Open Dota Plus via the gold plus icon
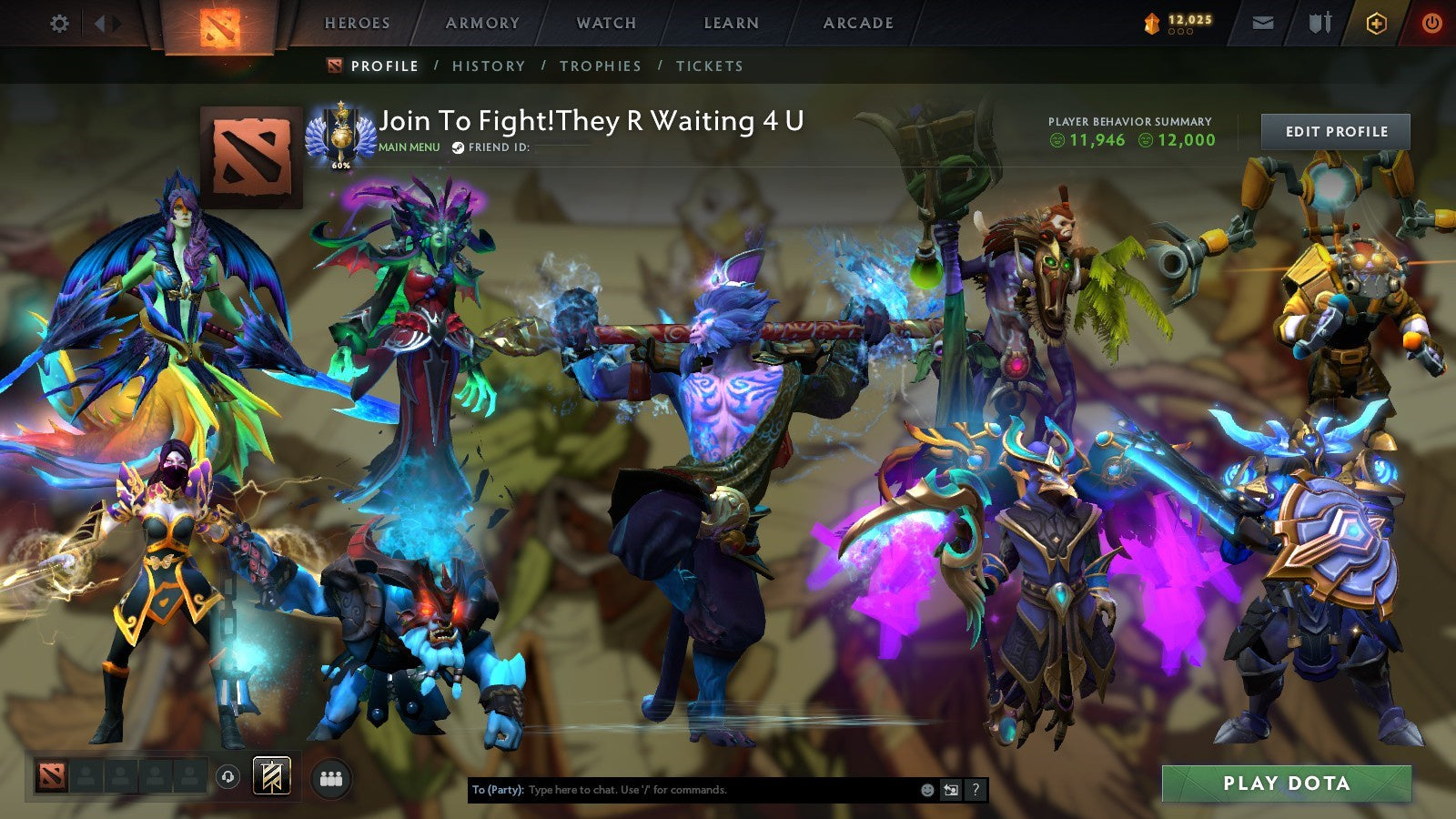 (x=1374, y=24)
